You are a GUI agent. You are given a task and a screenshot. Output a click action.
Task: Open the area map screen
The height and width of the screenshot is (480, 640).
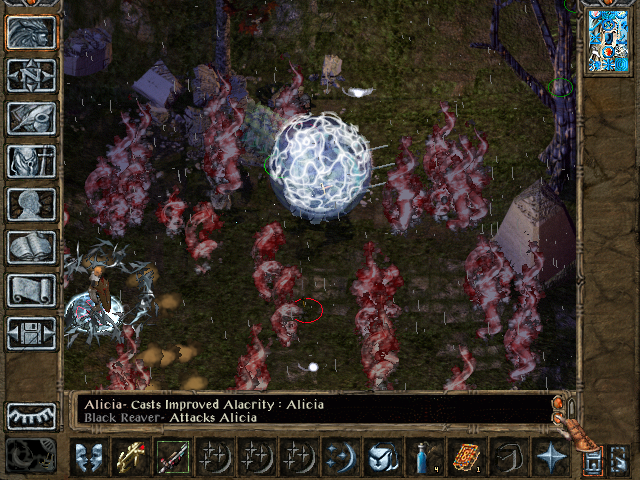(32, 75)
